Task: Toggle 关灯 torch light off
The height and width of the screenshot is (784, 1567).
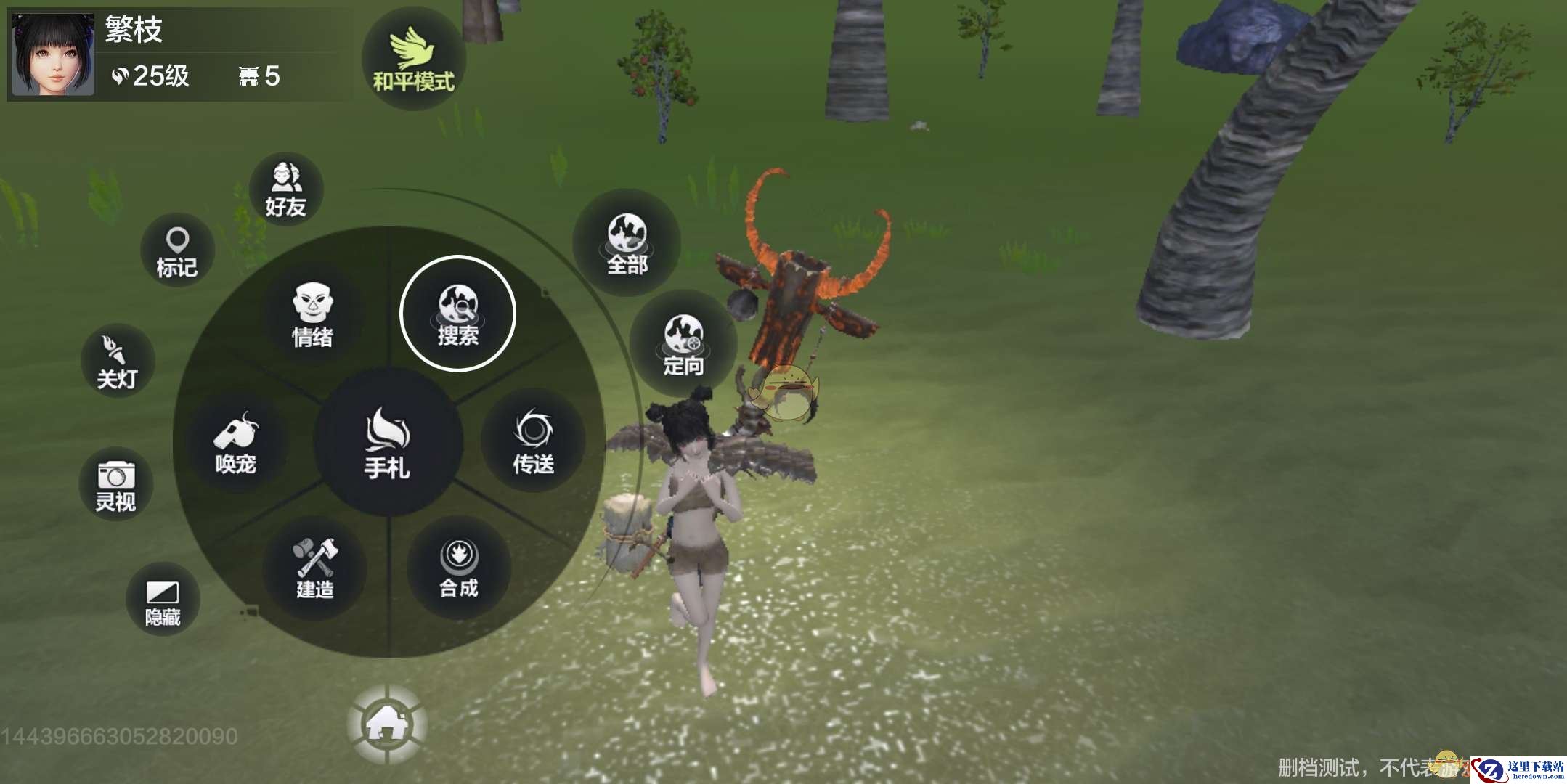Action: (117, 362)
